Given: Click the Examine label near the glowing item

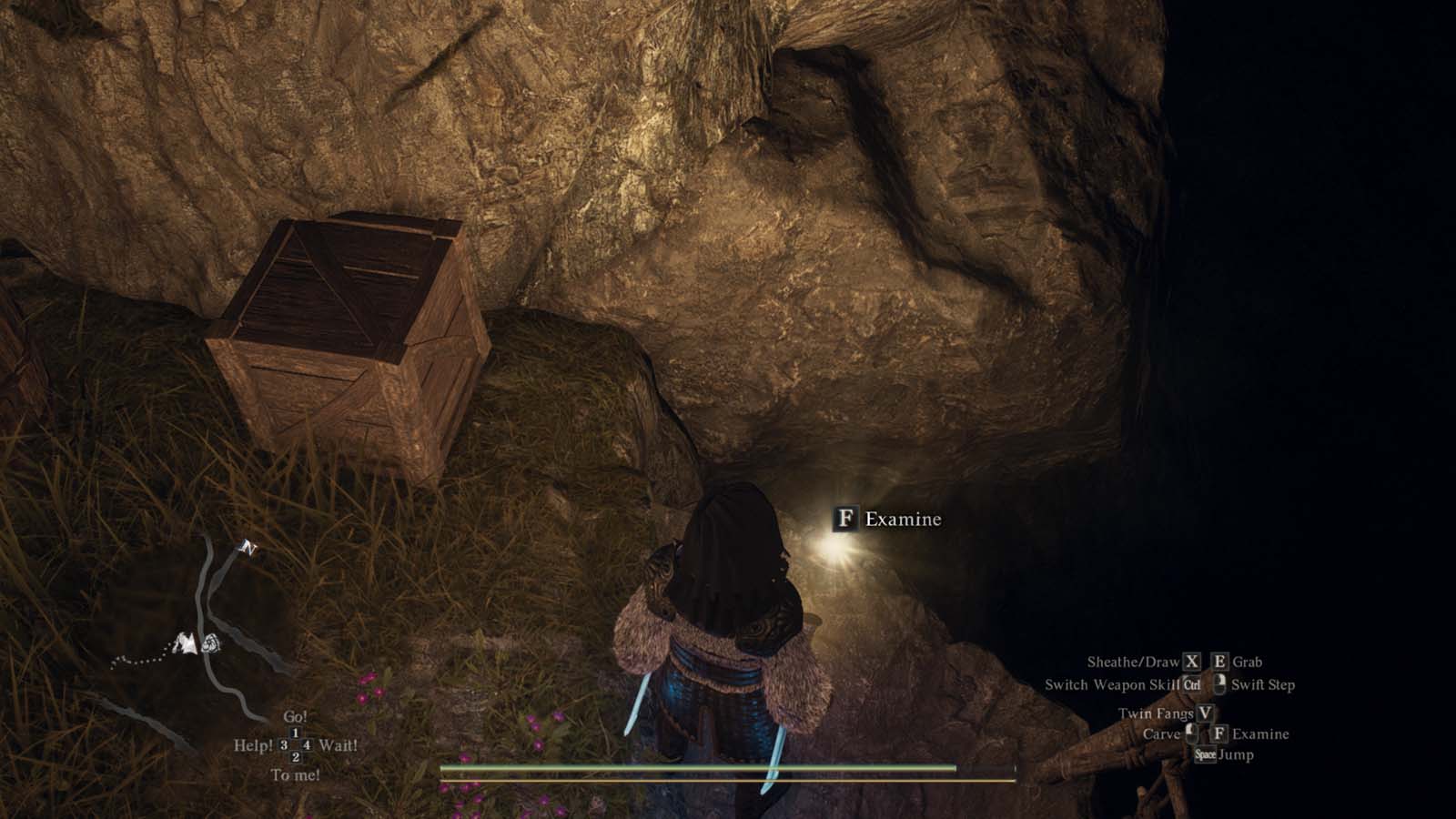Looking at the screenshot, I should (904, 521).
